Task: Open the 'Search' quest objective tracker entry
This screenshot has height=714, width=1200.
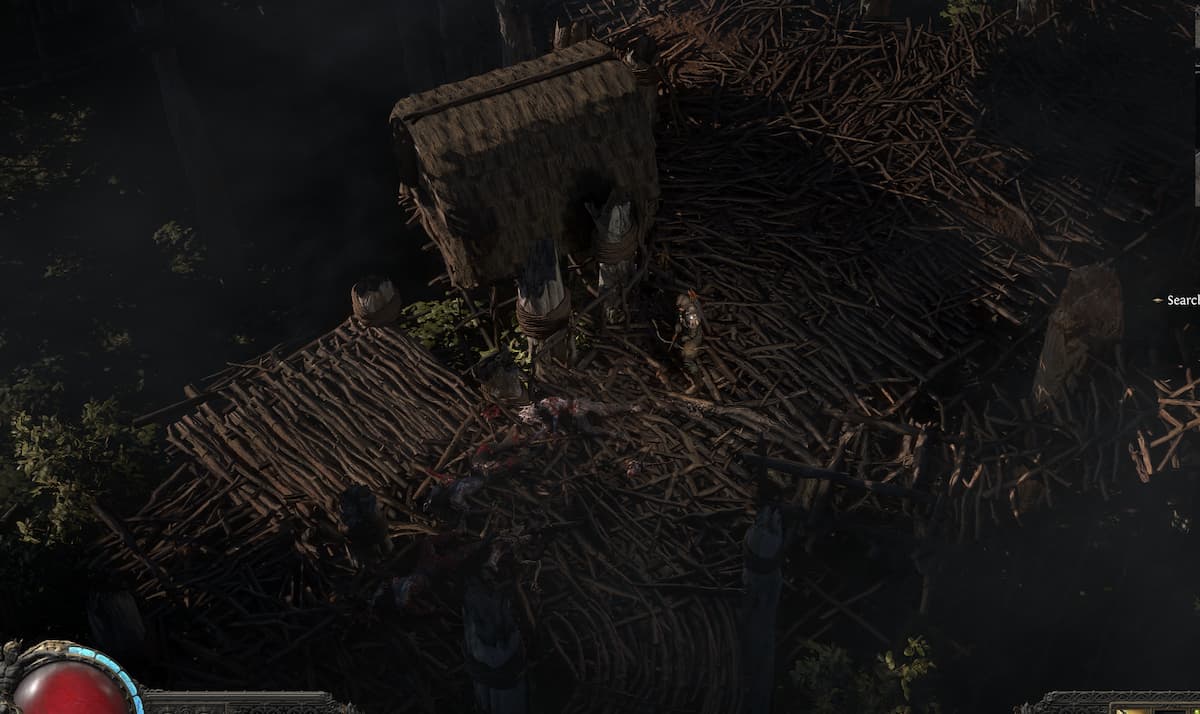Action: [1181, 300]
